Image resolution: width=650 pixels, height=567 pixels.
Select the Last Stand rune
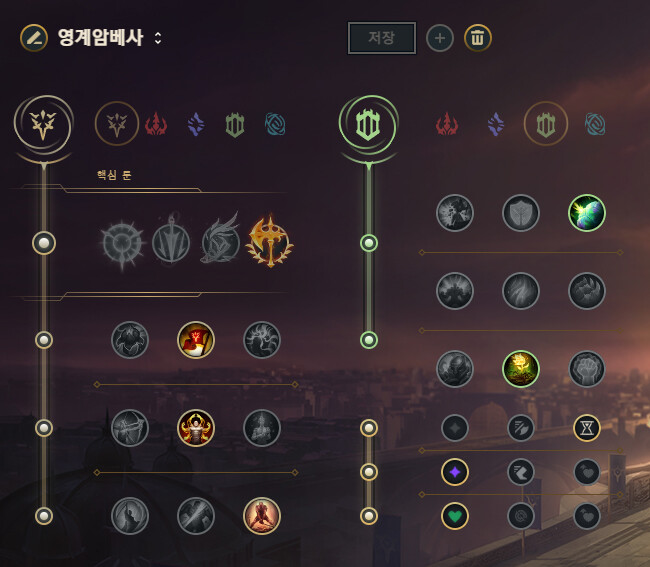[262, 516]
